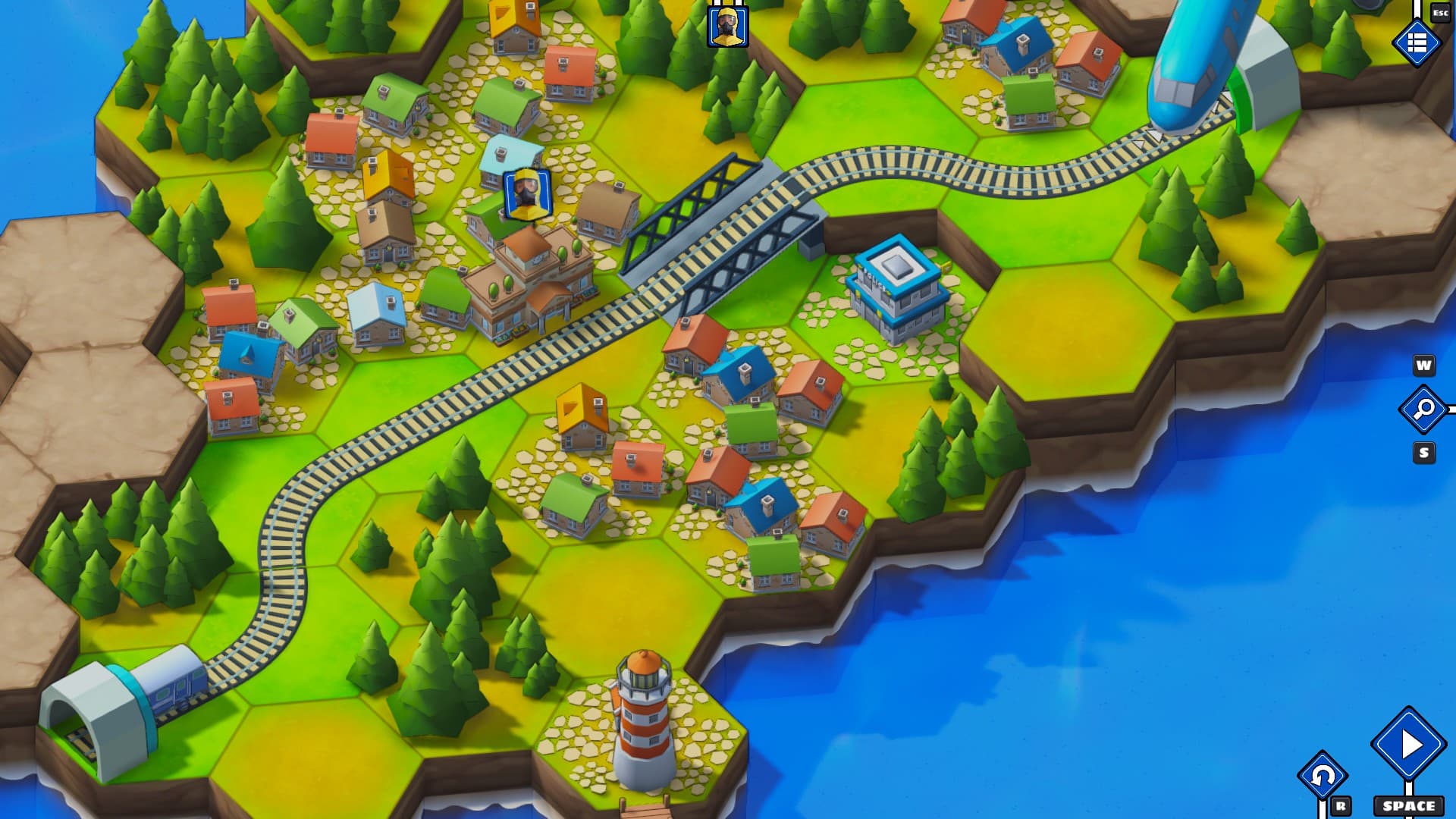The width and height of the screenshot is (1456, 819).
Task: Open the level list menu sign
Action: 1417,43
